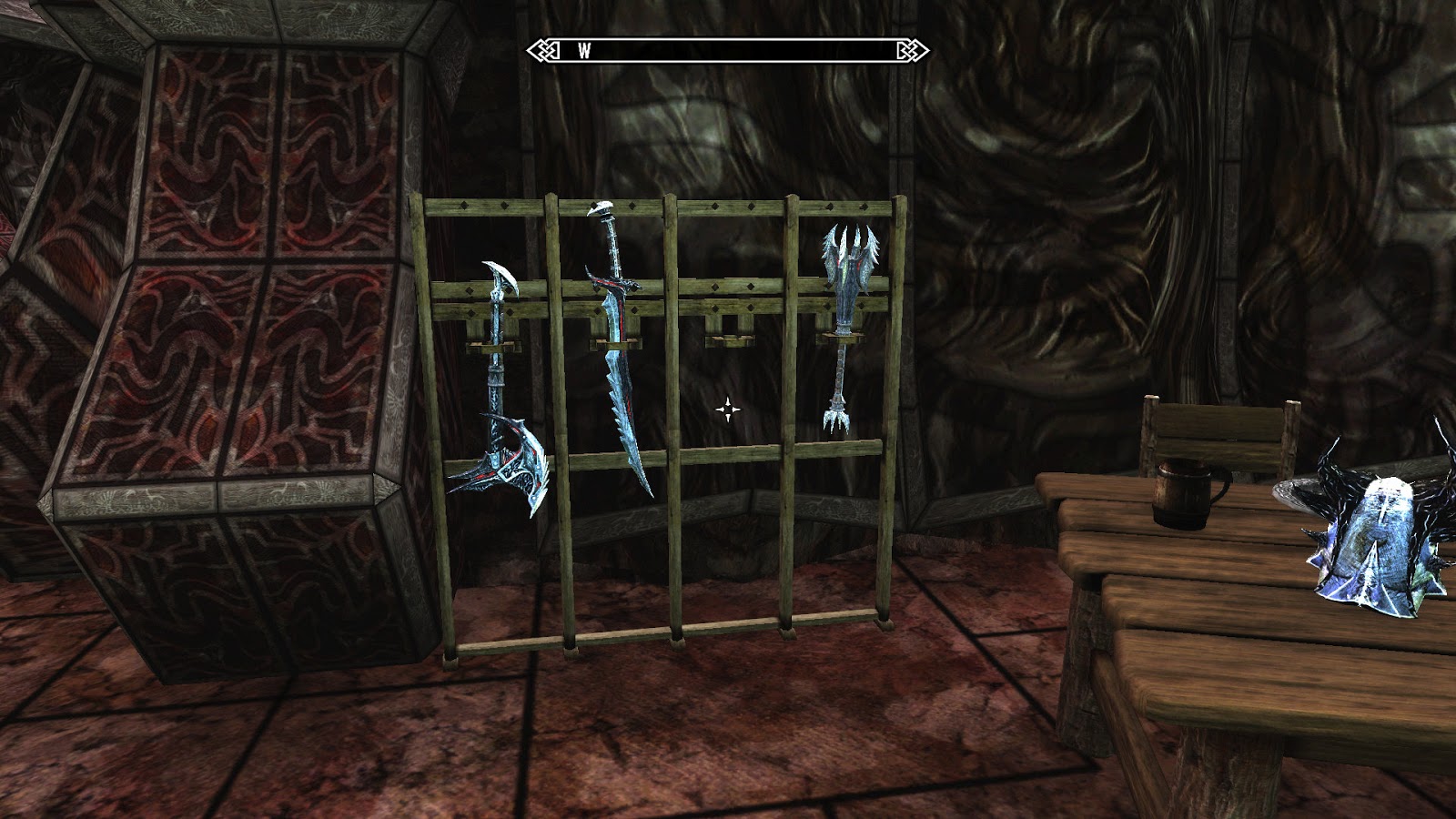Image resolution: width=1456 pixels, height=819 pixels.
Task: Click the left knot ornament on the compass bar
Action: 545,52
